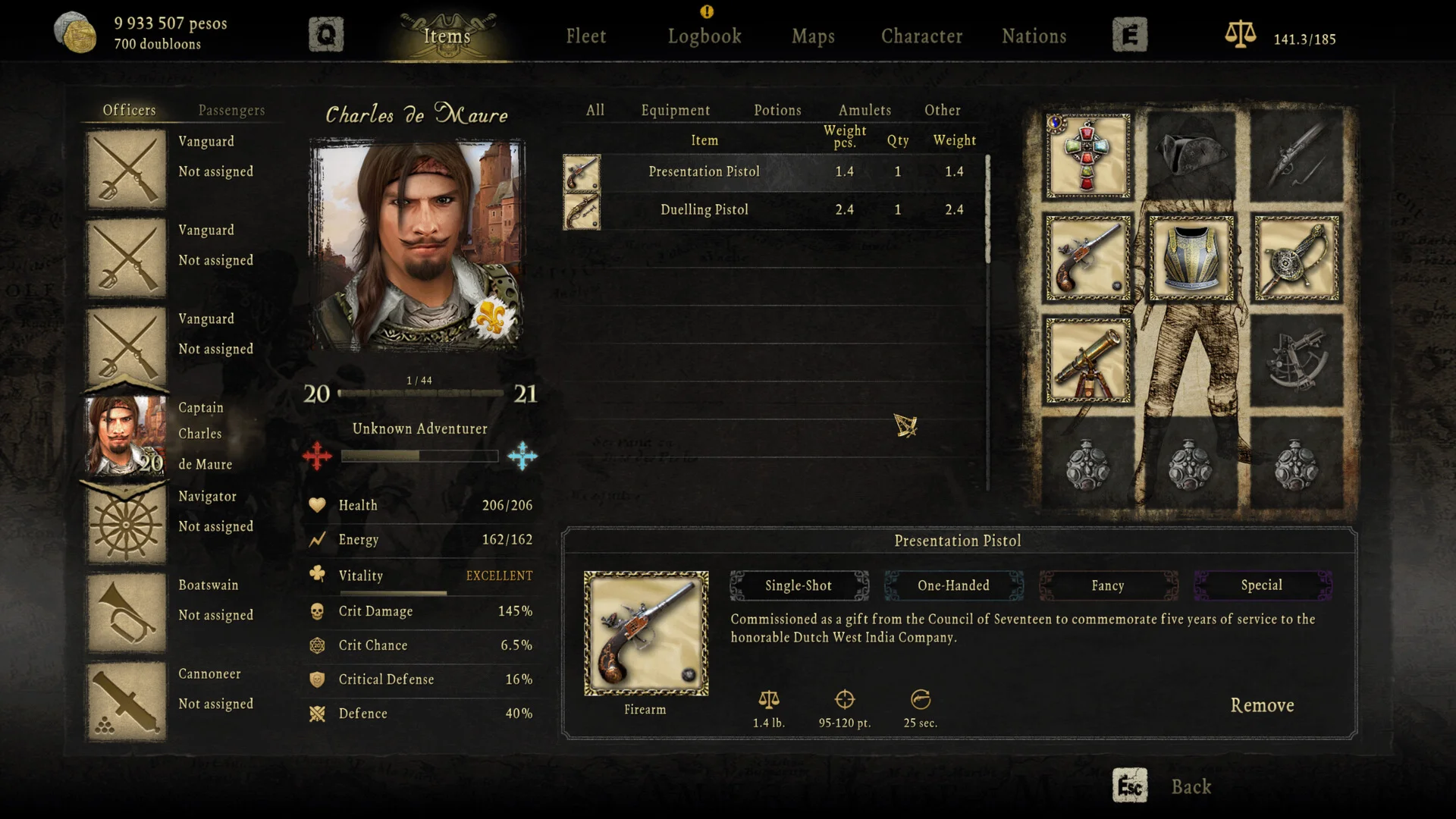Select the Navigator officer slot
1456x819 pixels.
(127, 526)
